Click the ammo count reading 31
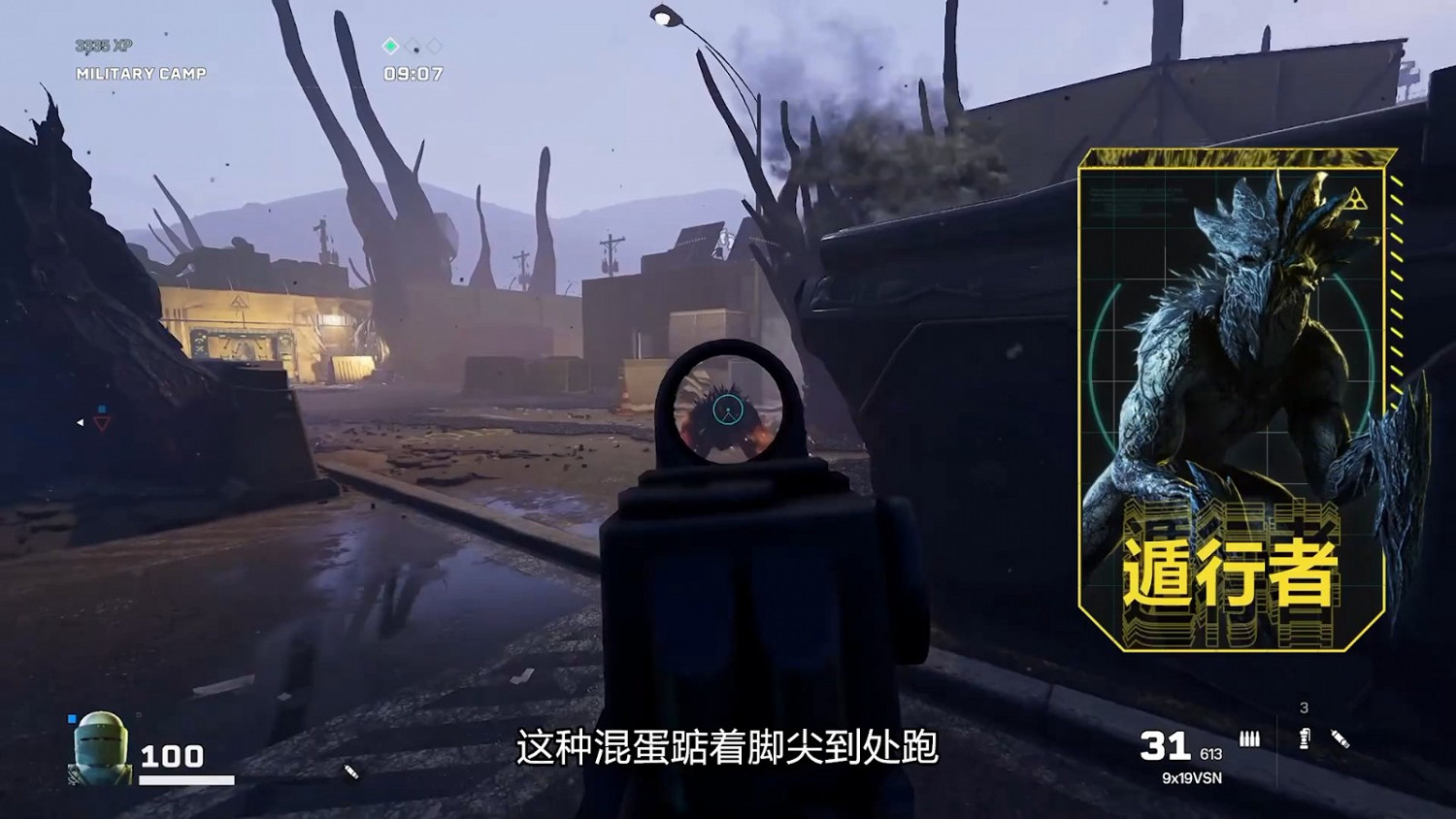Viewport: 1456px width, 819px height. coord(1165,747)
